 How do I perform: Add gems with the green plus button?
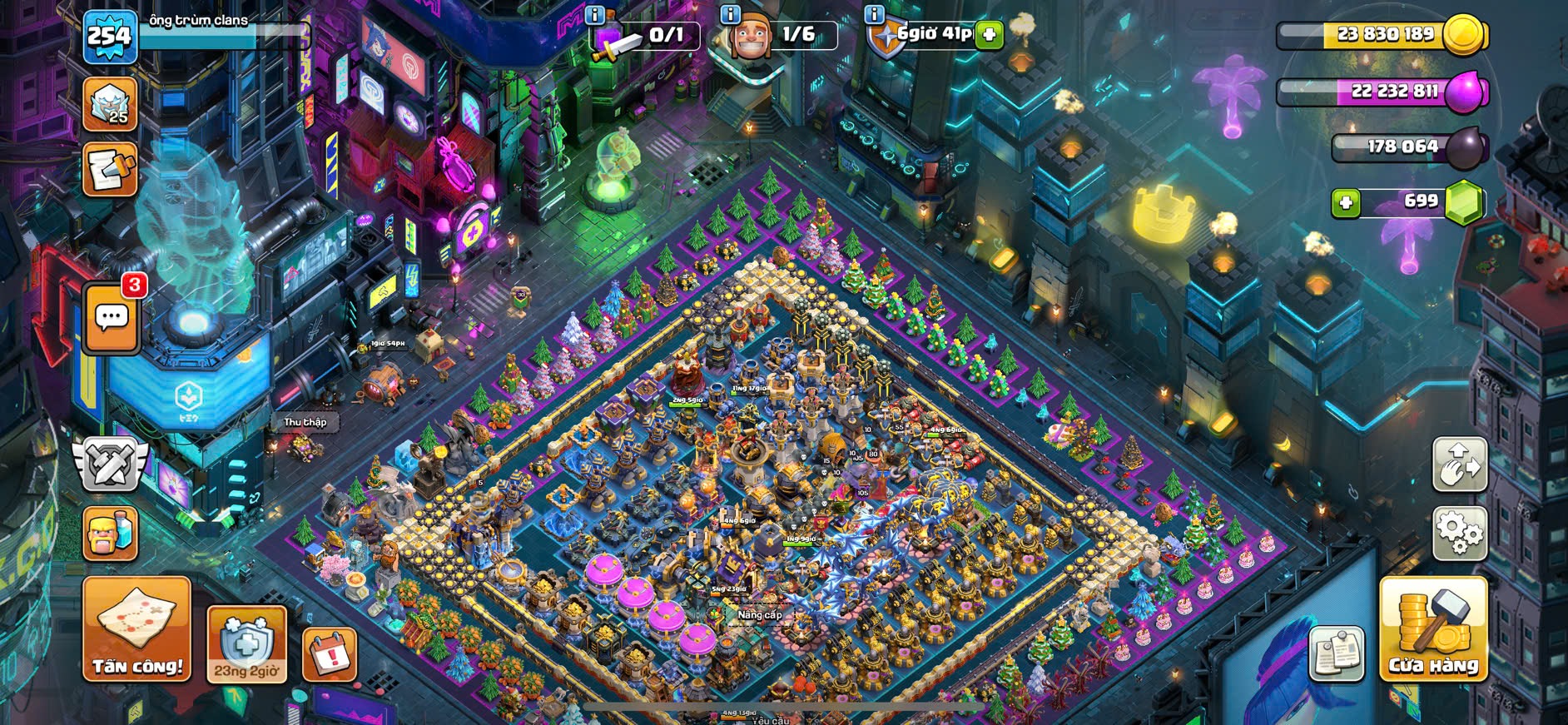1346,202
